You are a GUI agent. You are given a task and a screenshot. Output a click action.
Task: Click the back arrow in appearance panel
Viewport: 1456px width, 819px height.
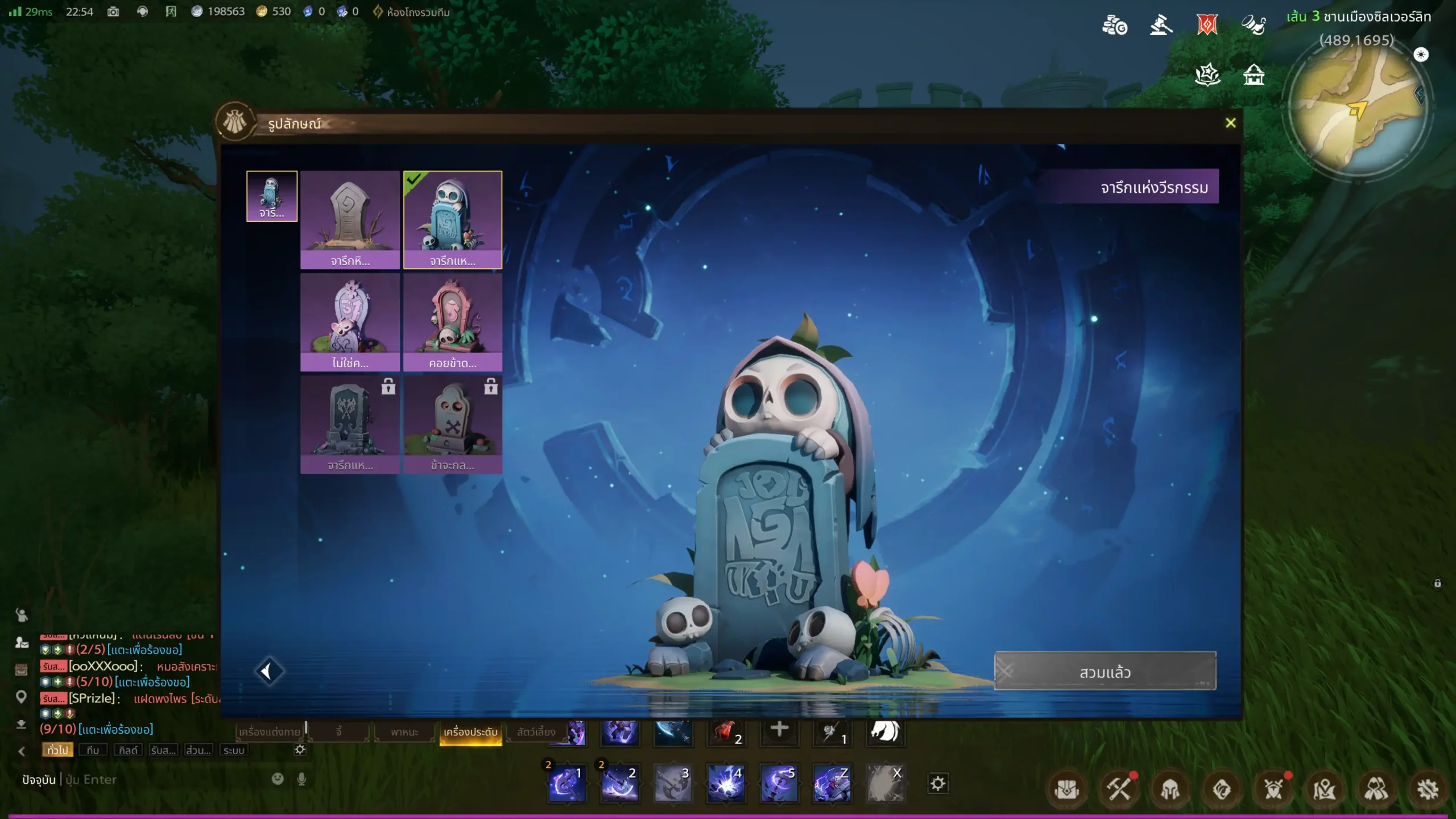(x=268, y=671)
